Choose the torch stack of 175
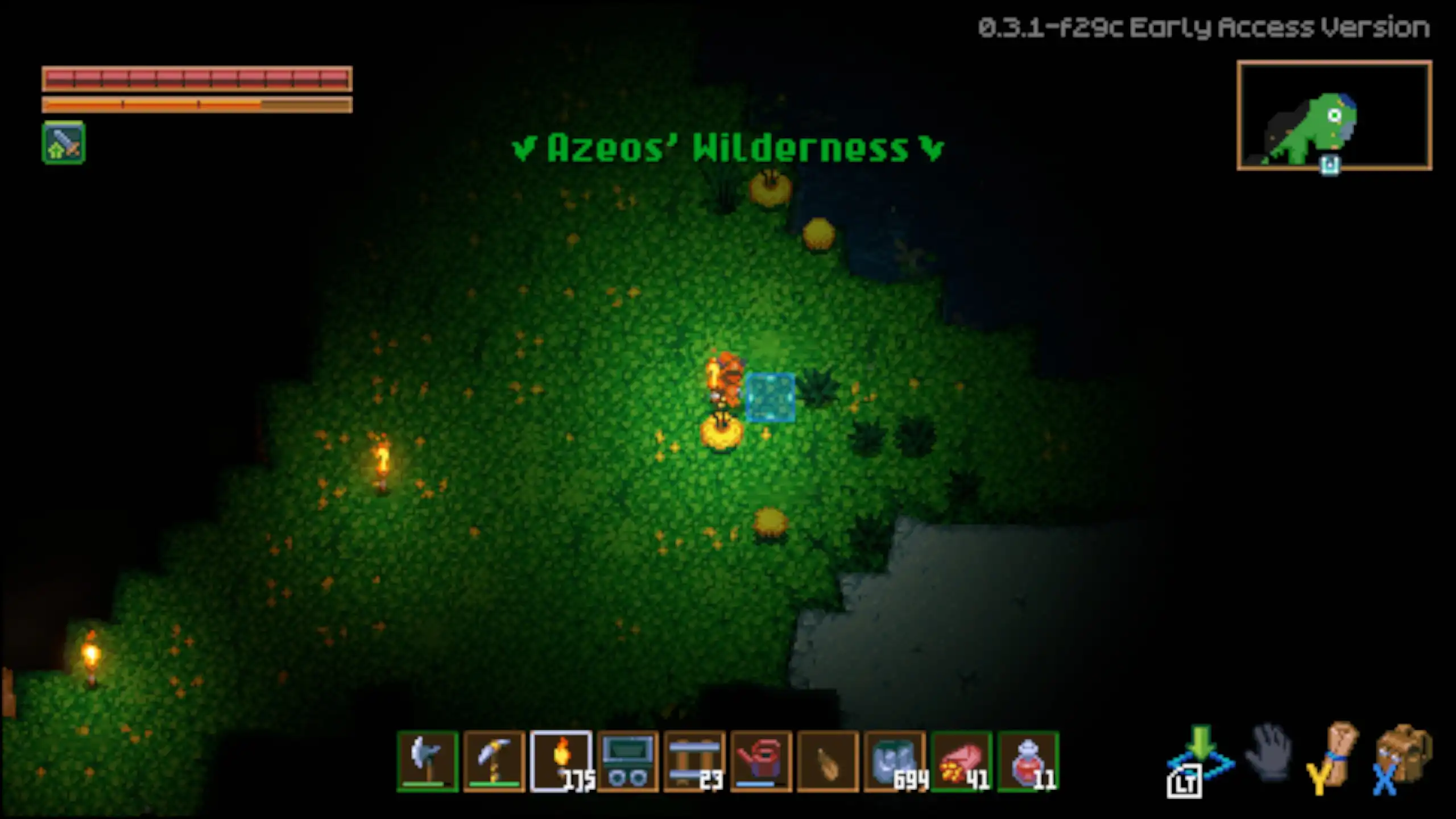The height and width of the screenshot is (819, 1456). click(561, 761)
